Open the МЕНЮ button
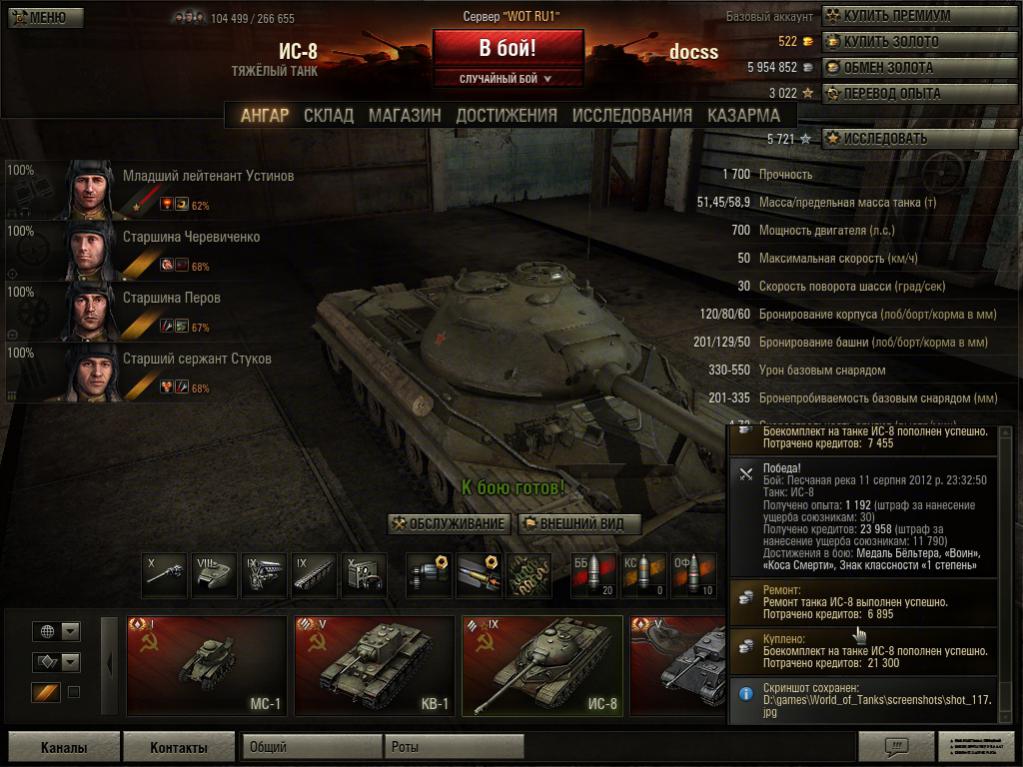Image resolution: width=1023 pixels, height=767 pixels. click(39, 17)
